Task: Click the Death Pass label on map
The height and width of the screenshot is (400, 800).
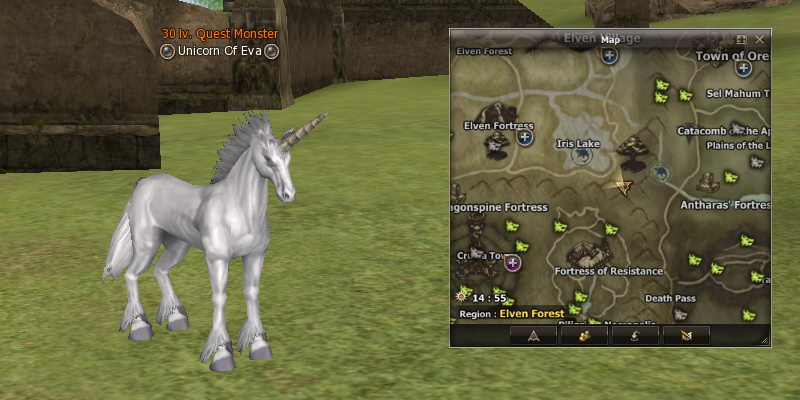Action: (669, 298)
